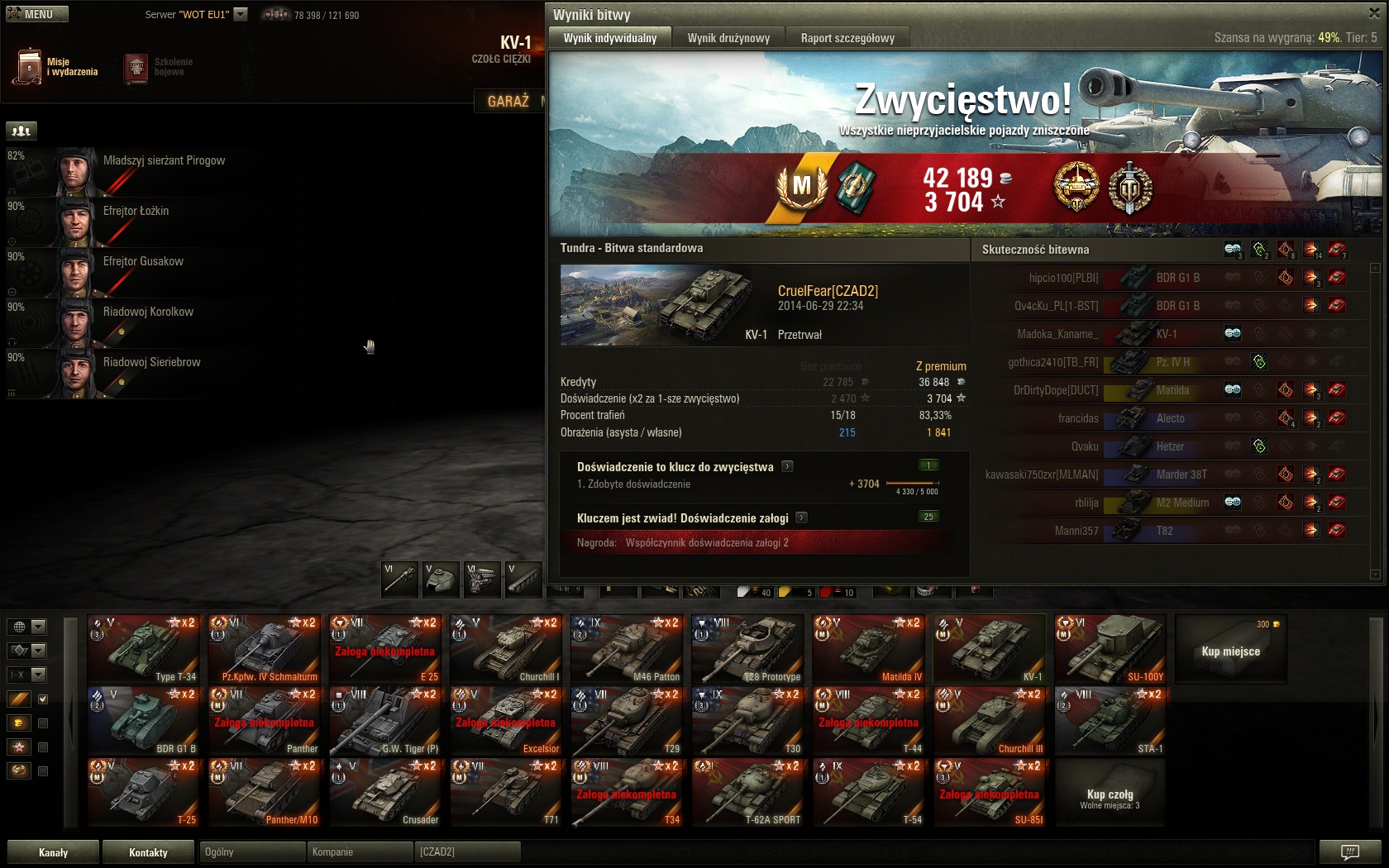Open the Kontakty contacts list

coord(148,852)
